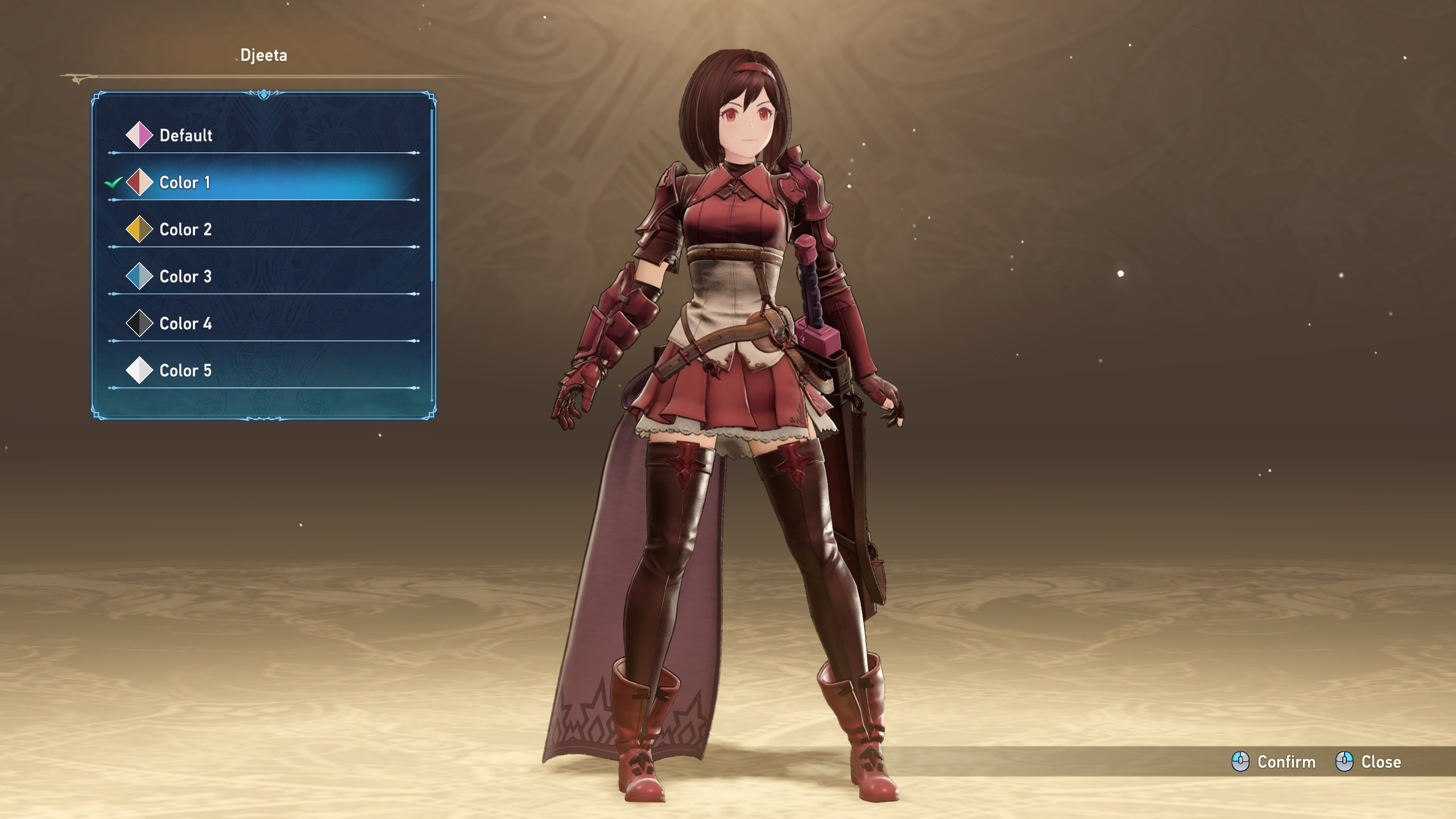Apply the Color 4 black palette
Screen dimensions: 1456x819
pyautogui.click(x=185, y=324)
